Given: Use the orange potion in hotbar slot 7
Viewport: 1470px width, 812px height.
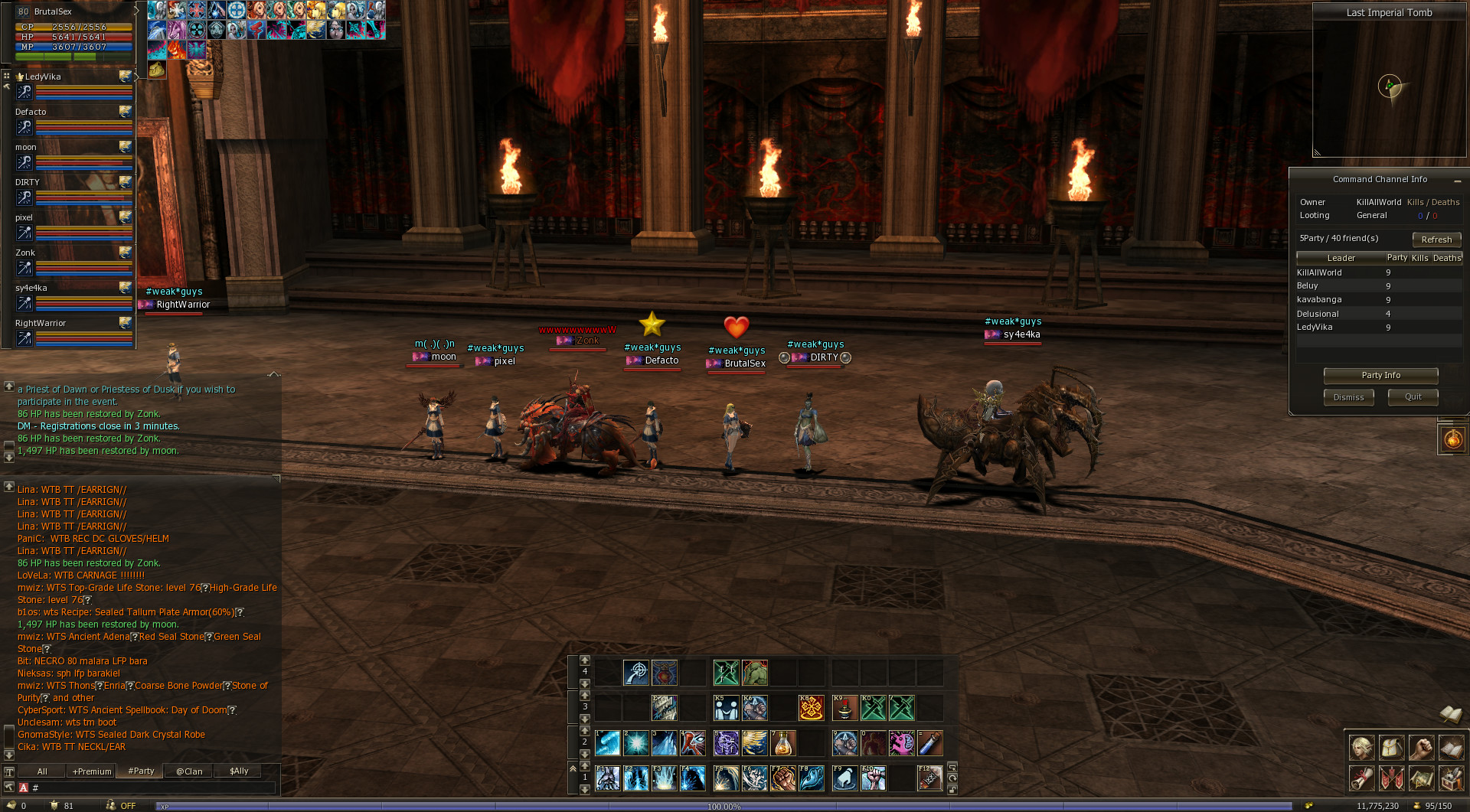Looking at the screenshot, I should 782,743.
